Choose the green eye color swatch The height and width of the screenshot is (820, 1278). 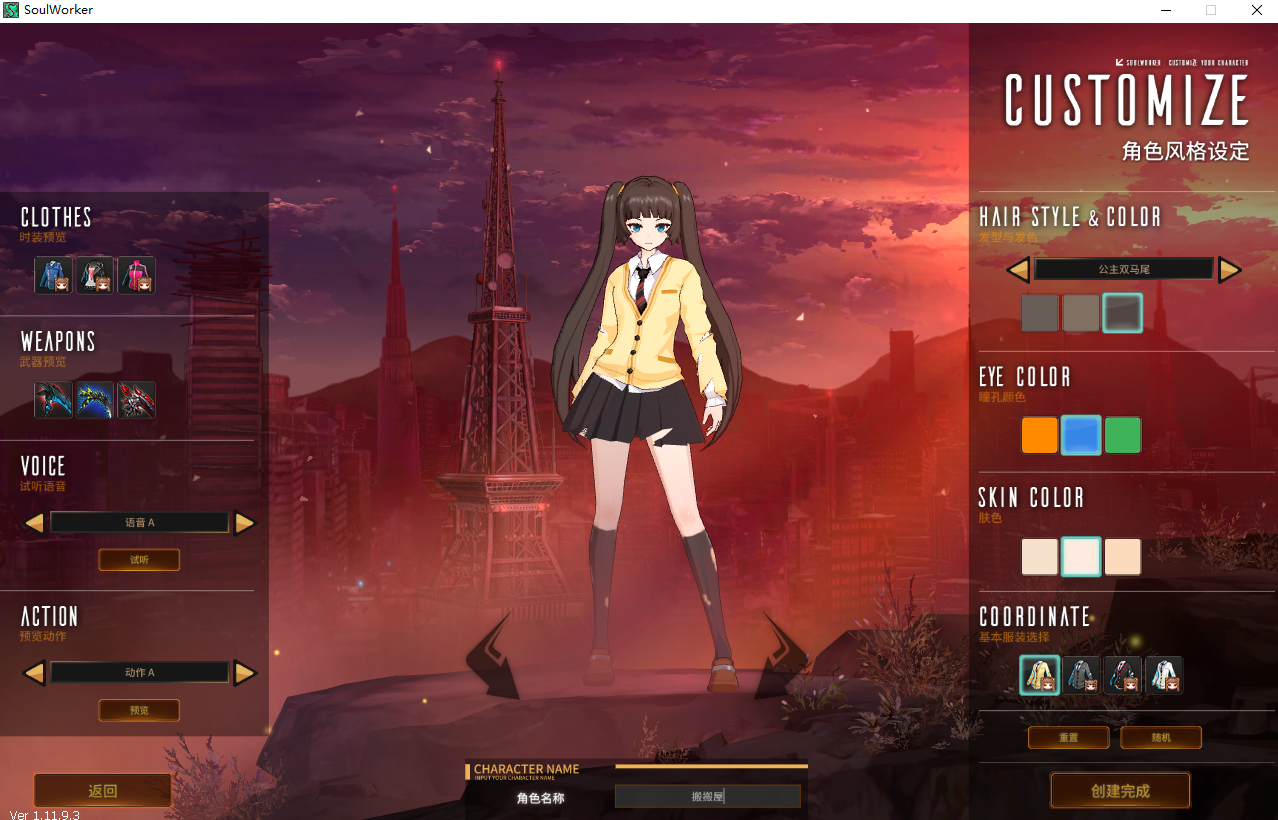coord(1123,435)
